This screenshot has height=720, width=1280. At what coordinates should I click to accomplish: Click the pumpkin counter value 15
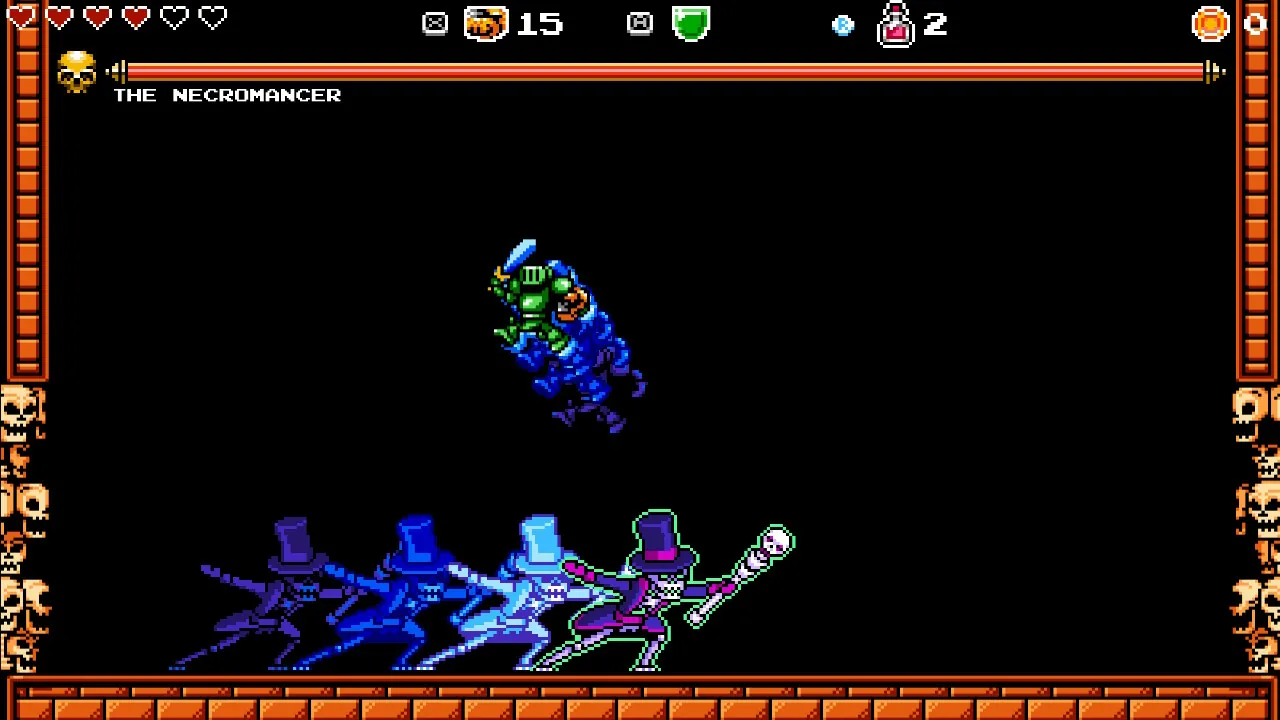(x=540, y=23)
